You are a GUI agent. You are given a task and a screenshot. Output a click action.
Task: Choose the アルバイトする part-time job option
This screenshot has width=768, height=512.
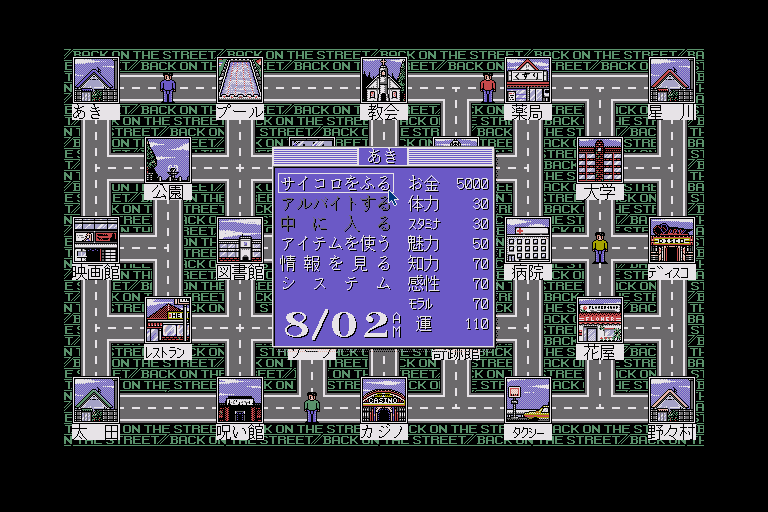[x=335, y=204]
